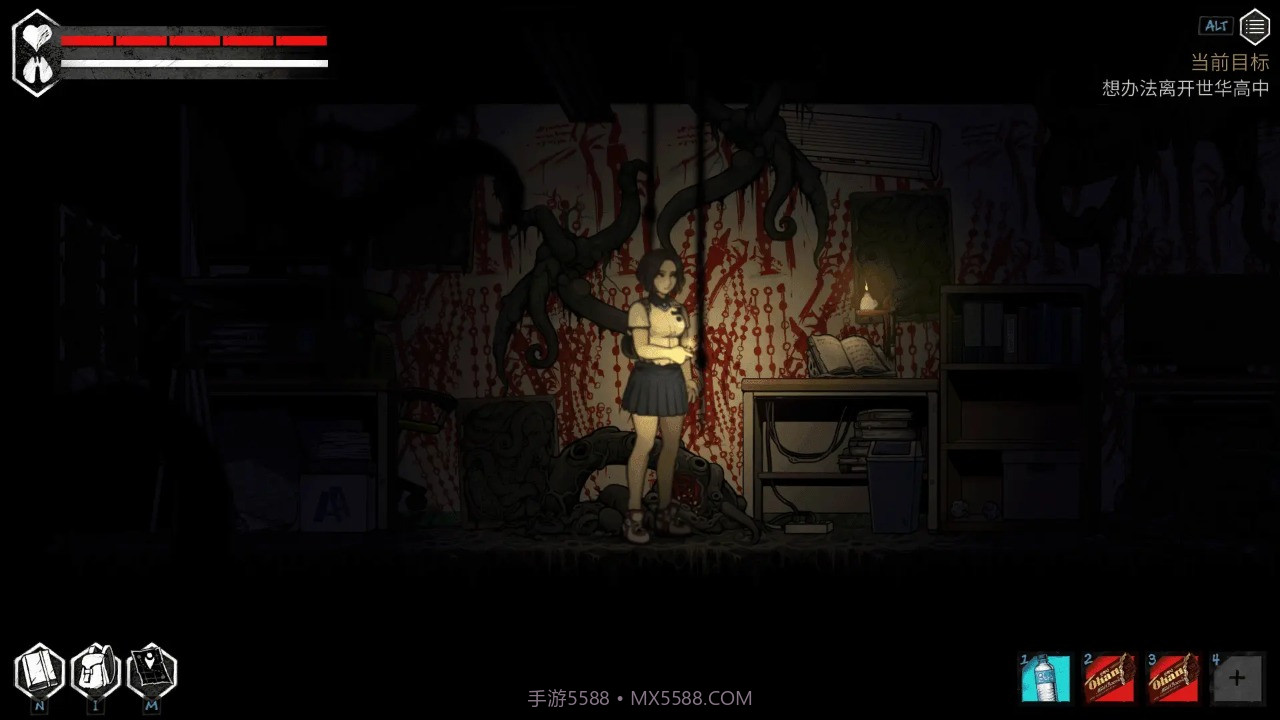The image size is (1280, 720).
Task: Click the plus to fill quick slot 4
Action: 1236,678
